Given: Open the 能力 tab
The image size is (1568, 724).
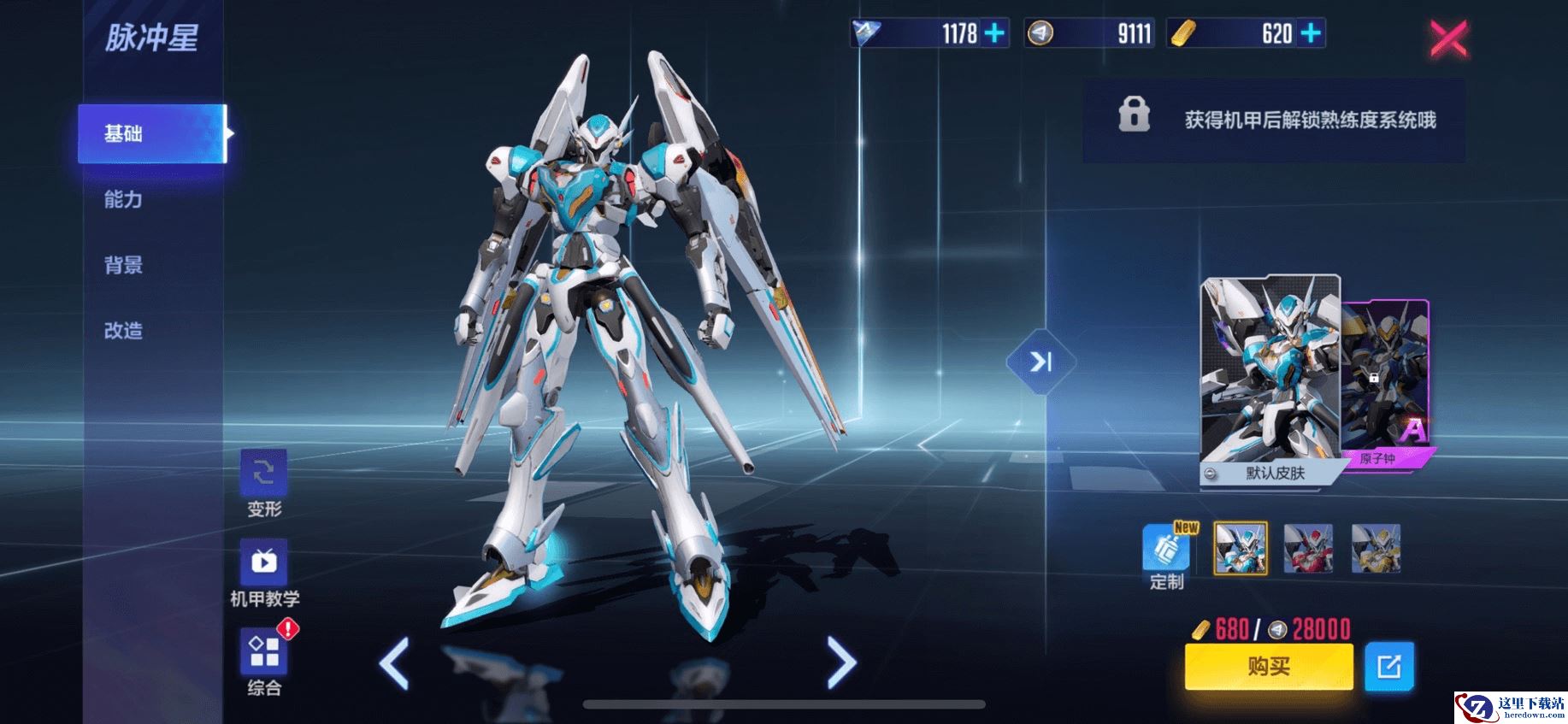Looking at the screenshot, I should [124, 200].
